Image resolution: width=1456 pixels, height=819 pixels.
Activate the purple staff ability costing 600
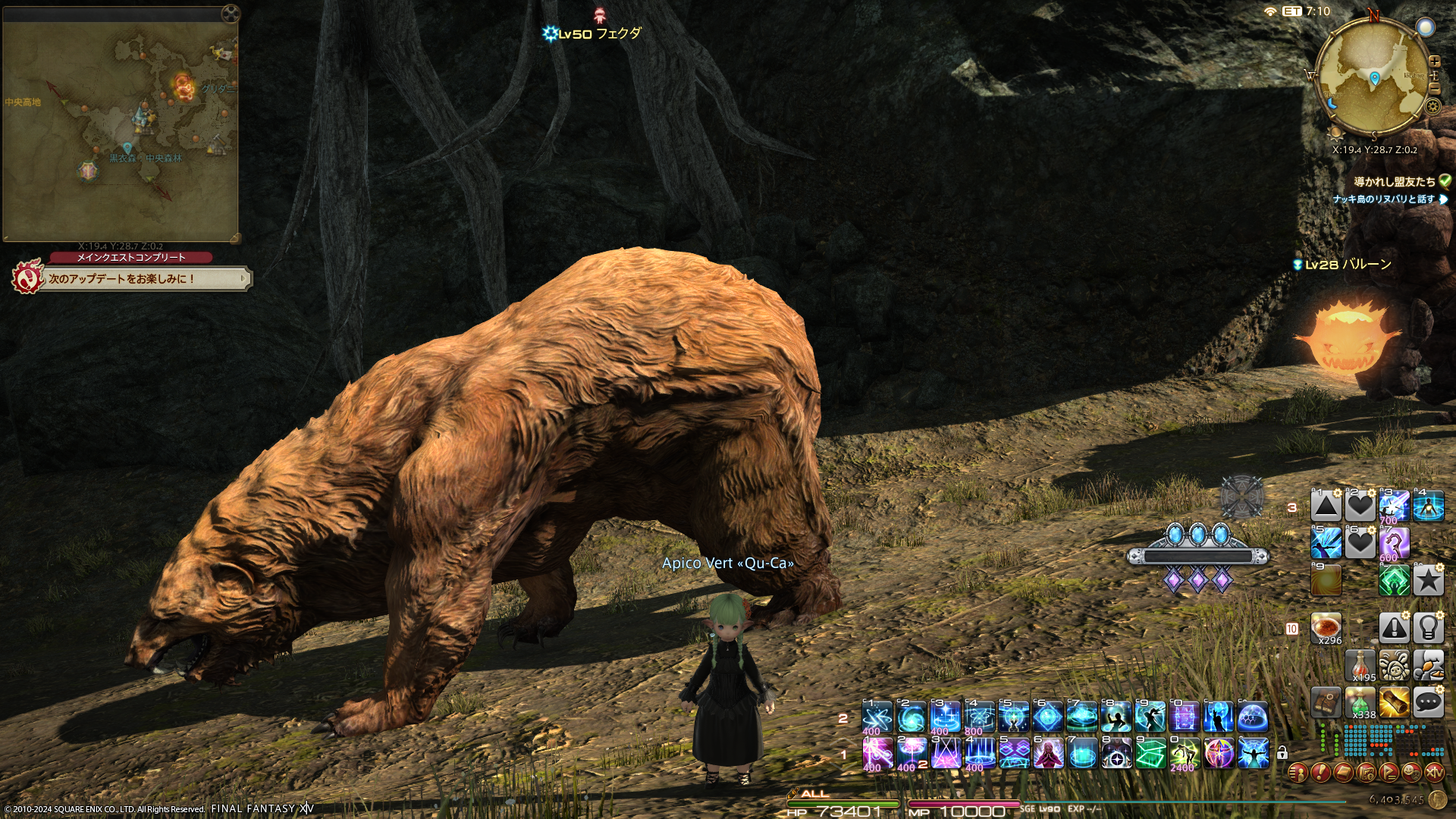(1395, 543)
